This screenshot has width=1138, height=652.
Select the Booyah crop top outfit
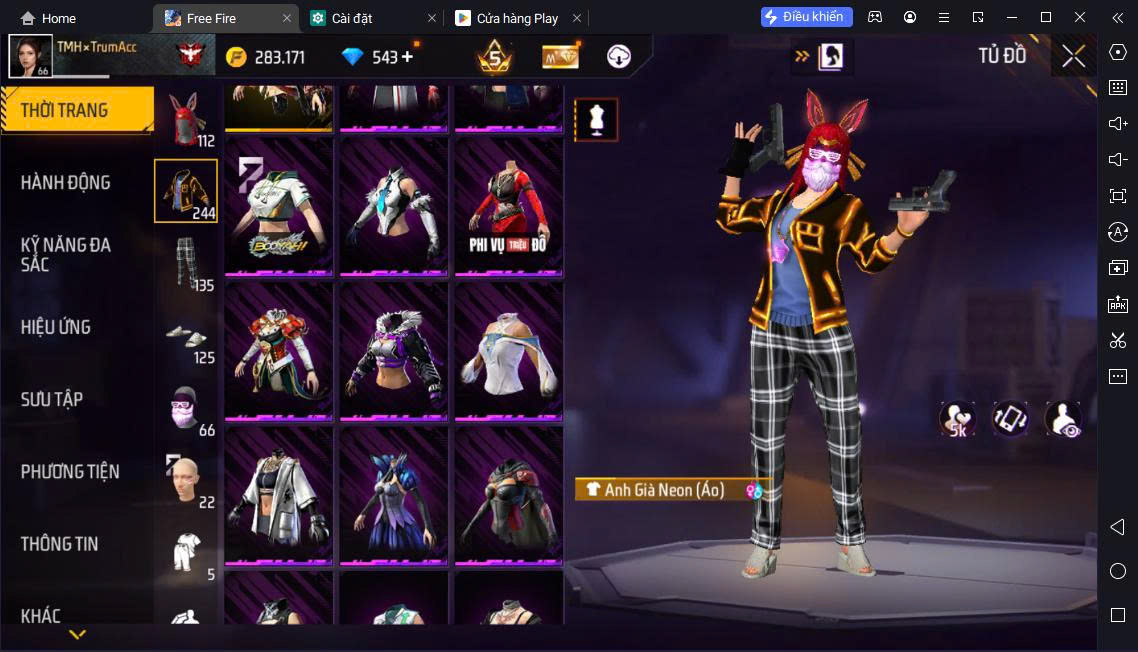pyautogui.click(x=279, y=206)
